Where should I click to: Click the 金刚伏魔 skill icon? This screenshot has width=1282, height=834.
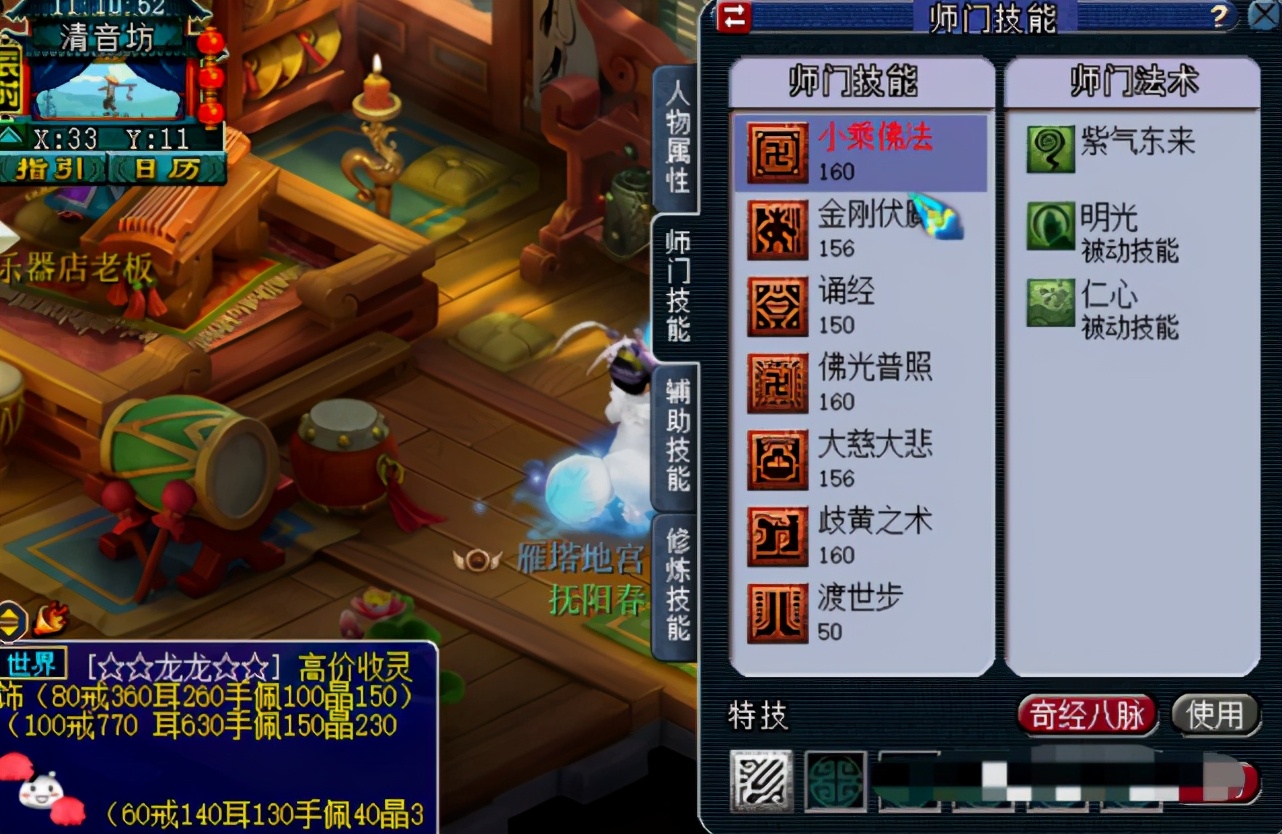[x=779, y=228]
